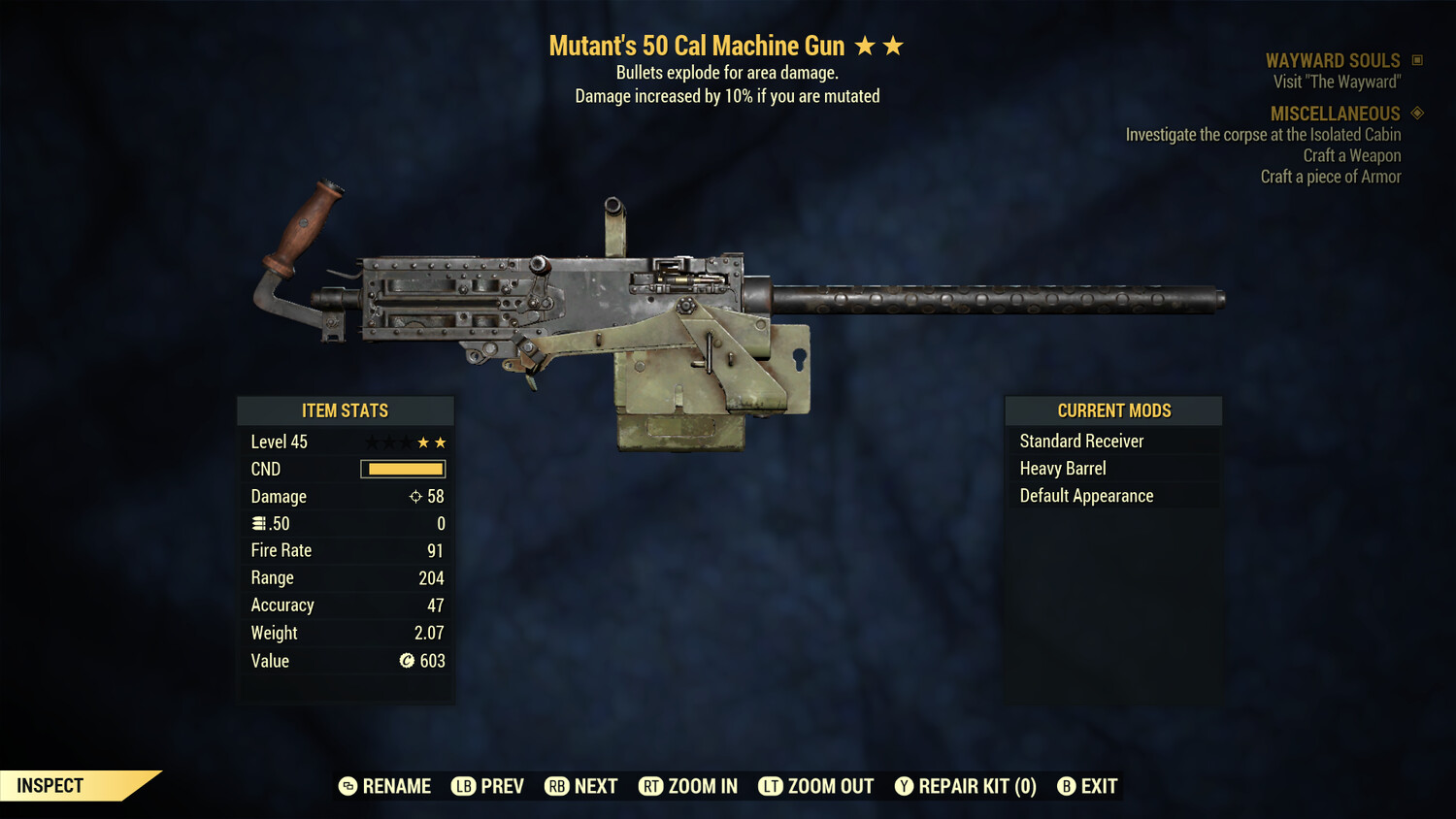Click the 'Craft a Weapon' quest objective
Image resolution: width=1456 pixels, height=819 pixels.
(x=1354, y=155)
